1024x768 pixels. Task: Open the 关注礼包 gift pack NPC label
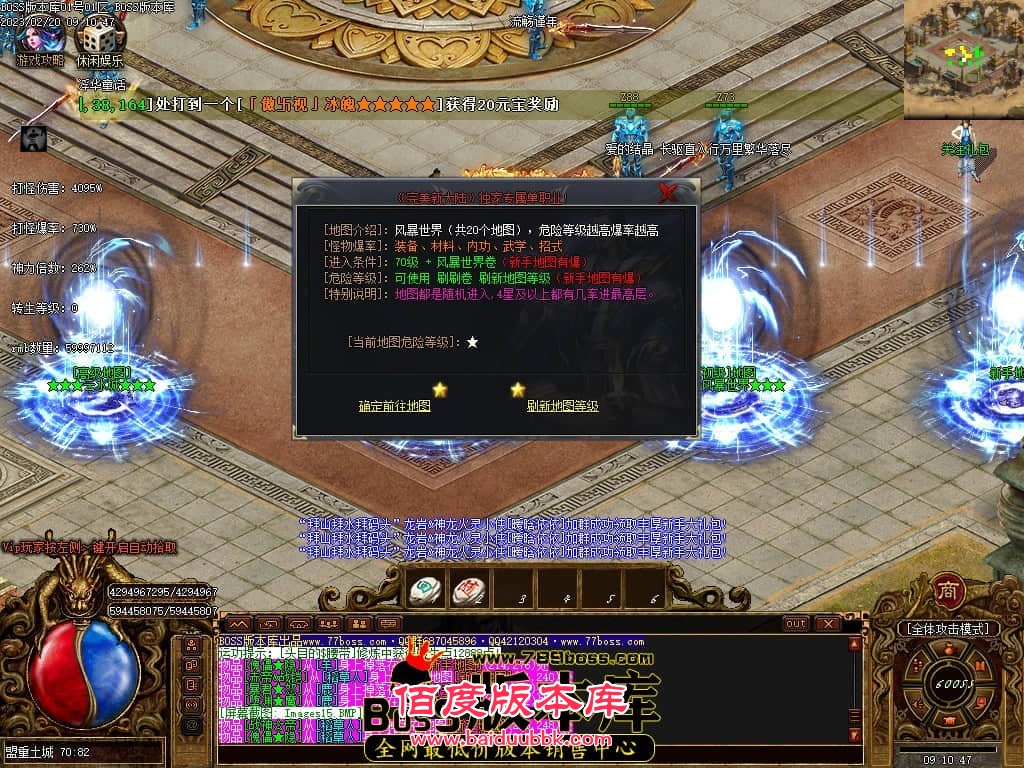(x=964, y=150)
